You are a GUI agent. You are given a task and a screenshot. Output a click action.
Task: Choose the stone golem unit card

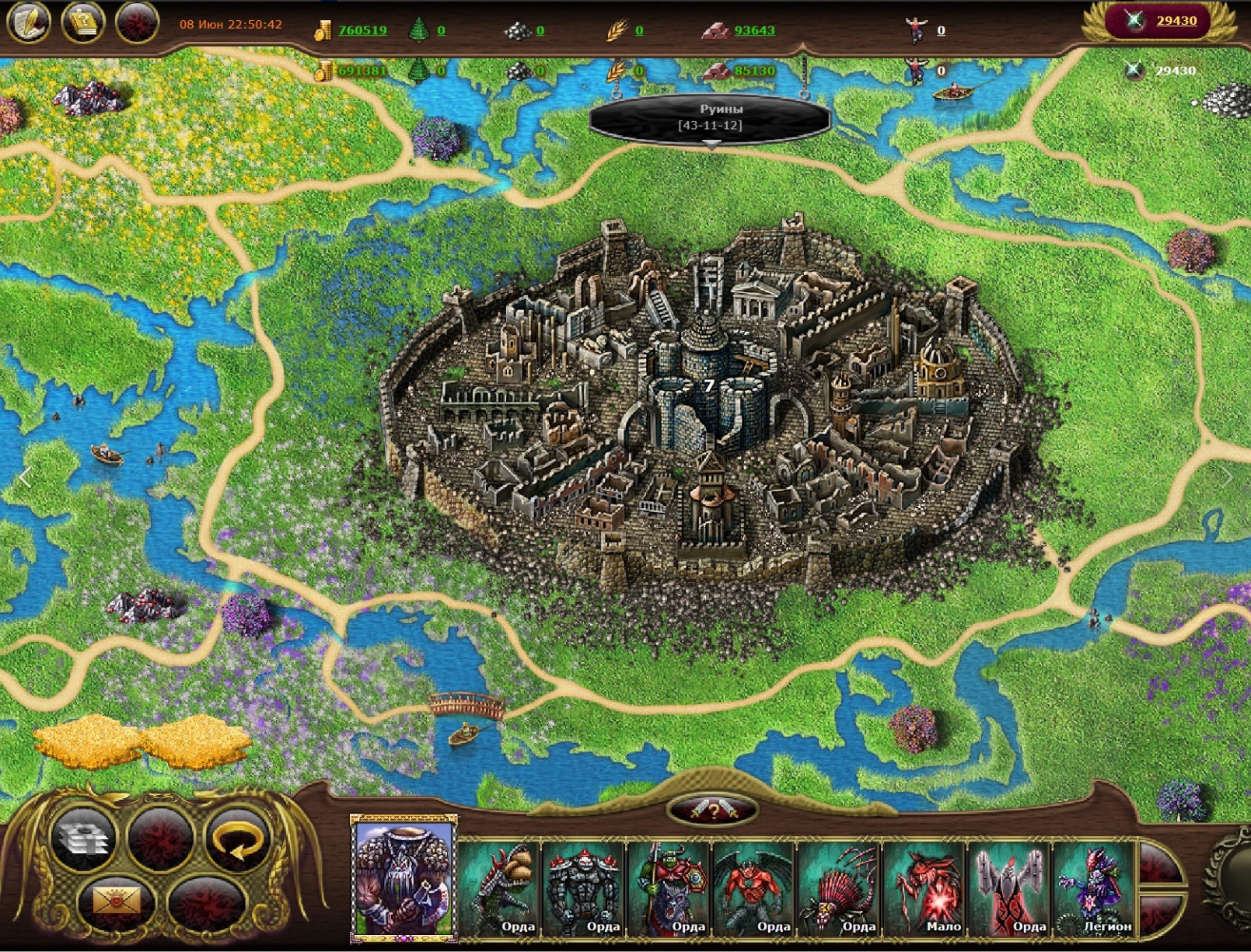click(585, 888)
